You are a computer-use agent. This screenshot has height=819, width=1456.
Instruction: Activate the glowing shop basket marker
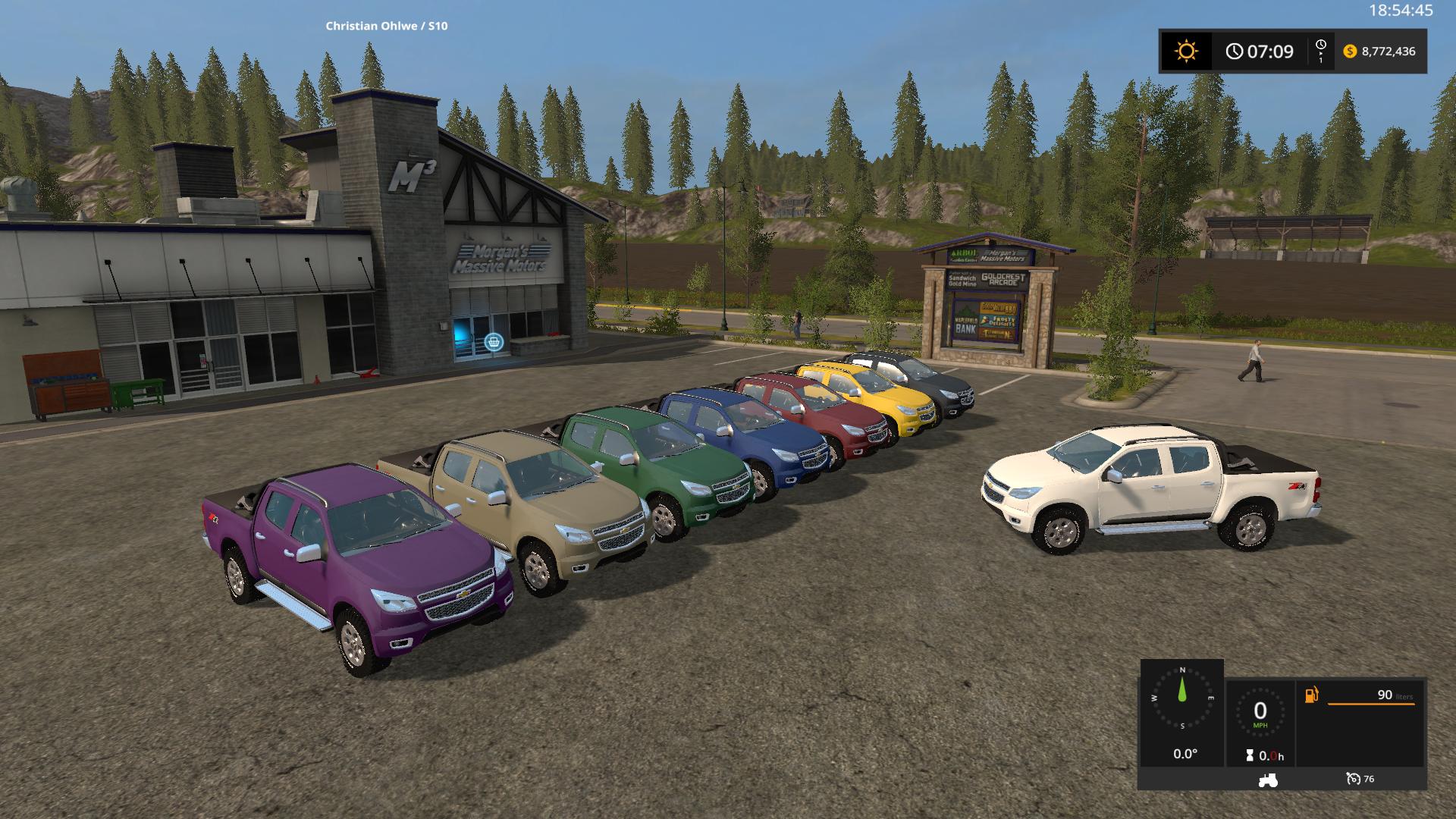(494, 342)
